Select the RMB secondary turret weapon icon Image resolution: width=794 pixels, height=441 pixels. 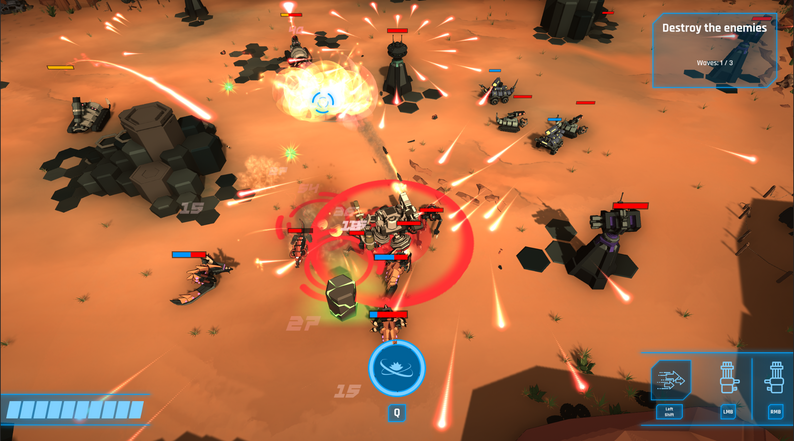tap(775, 381)
